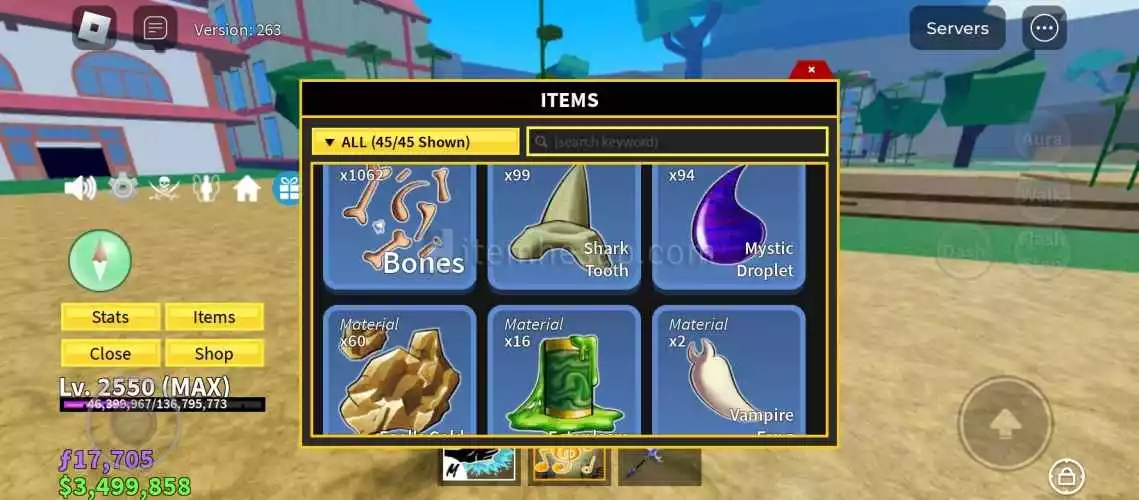Open the ALL items filter dropdown
The image size is (1139, 500).
point(415,142)
